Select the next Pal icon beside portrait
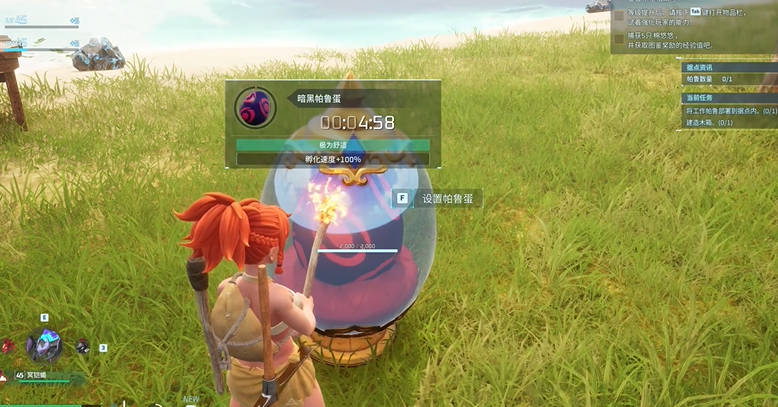The width and height of the screenshot is (778, 407). (83, 347)
